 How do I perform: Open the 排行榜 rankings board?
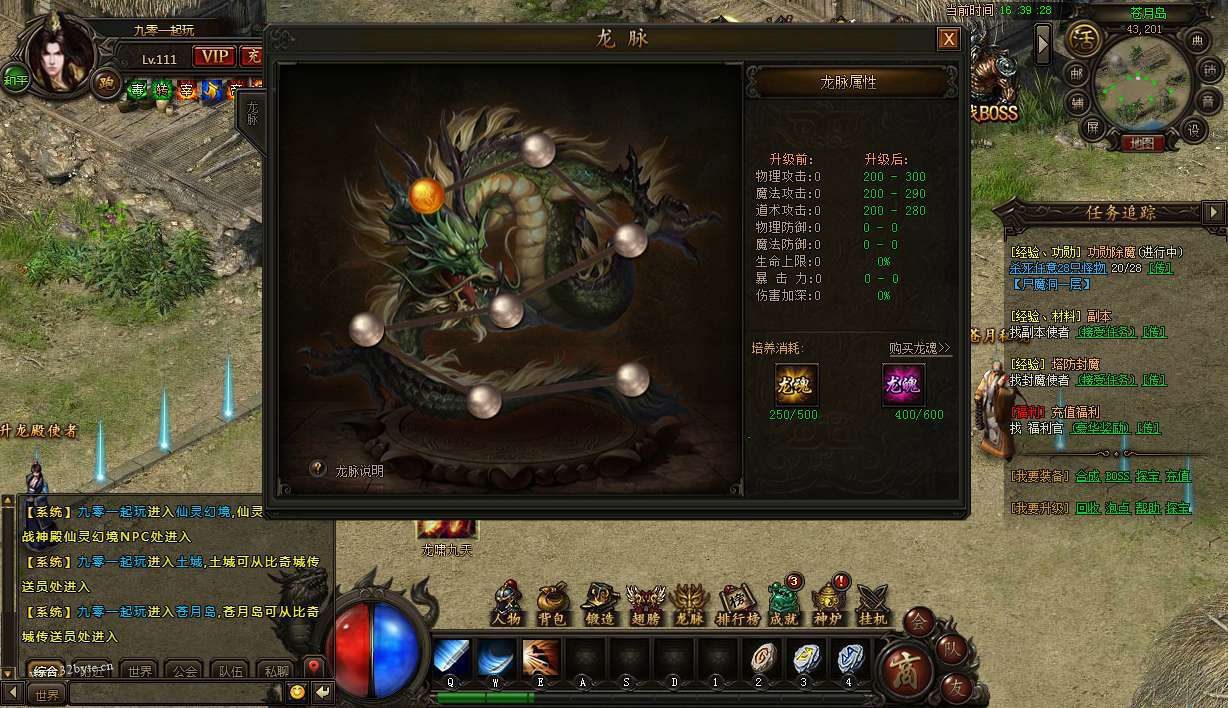(736, 603)
